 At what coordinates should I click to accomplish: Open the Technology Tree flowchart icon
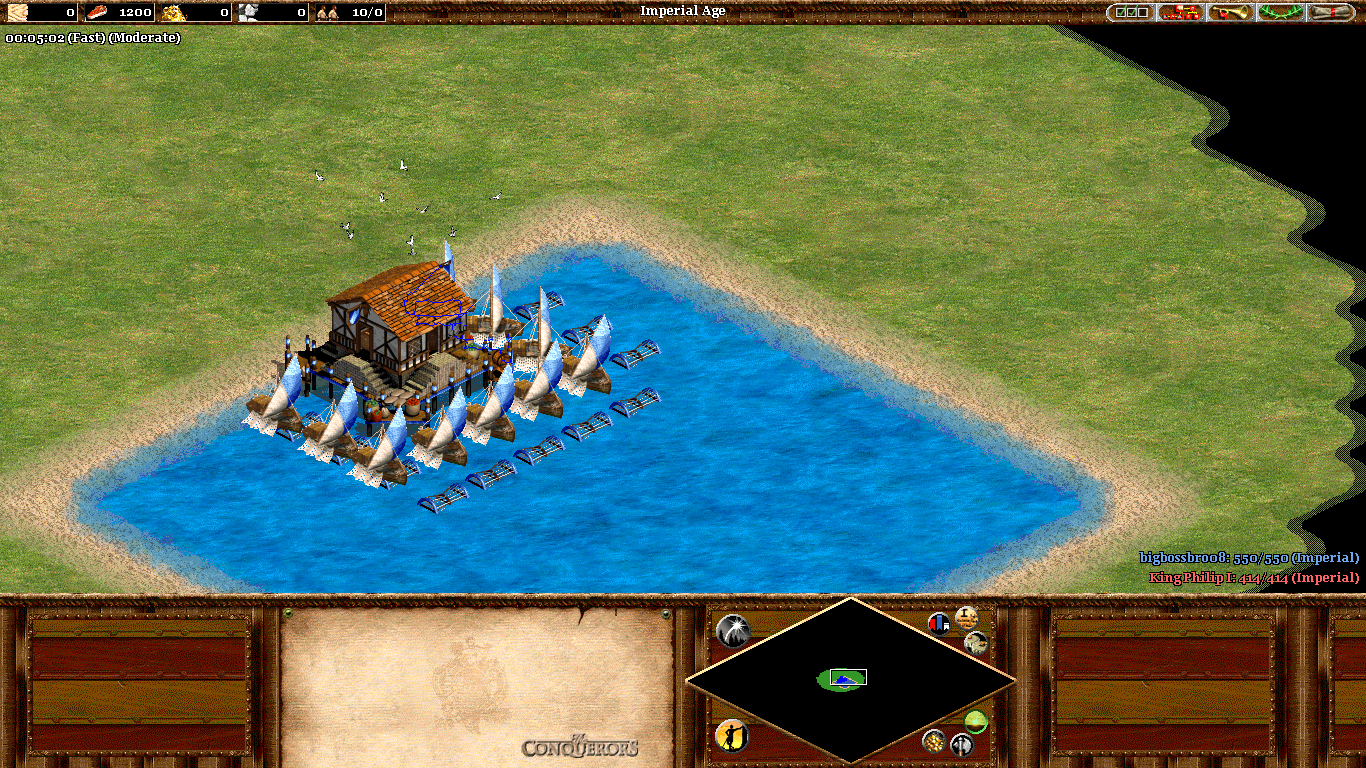(x=1180, y=12)
